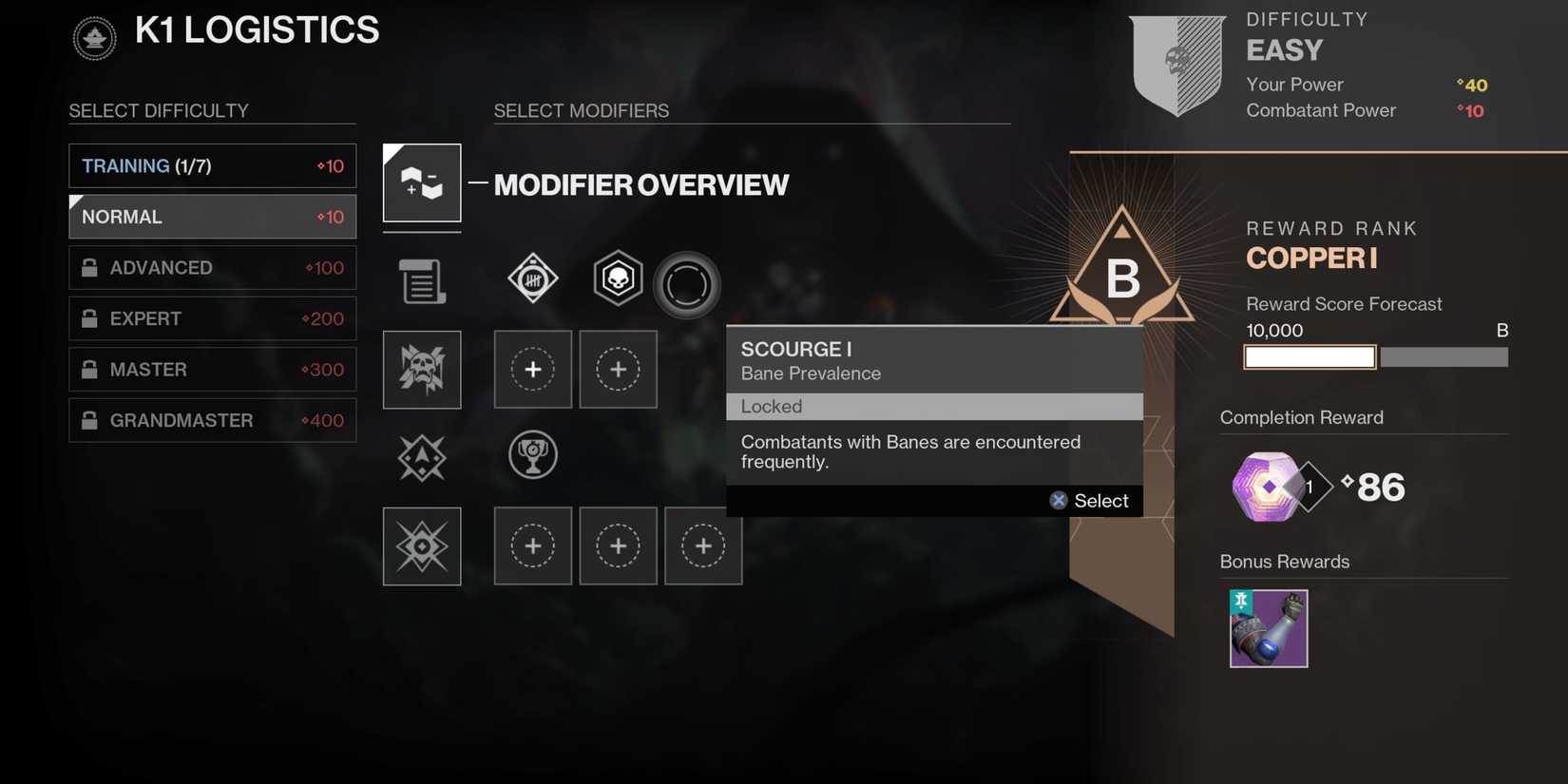Click the K1 Logistics destination emblem
The height and width of the screenshot is (784, 1568).
93,38
